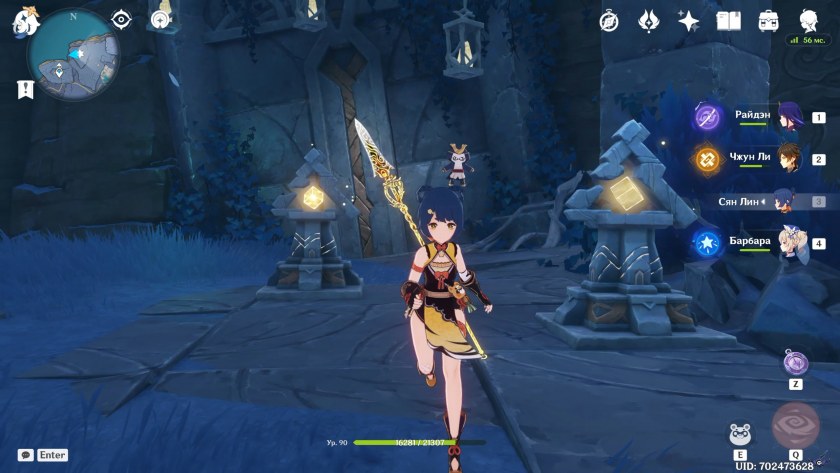The height and width of the screenshot is (473, 840).
Task: Open the quest log exclamation icon
Action: pyautogui.click(x=25, y=89)
